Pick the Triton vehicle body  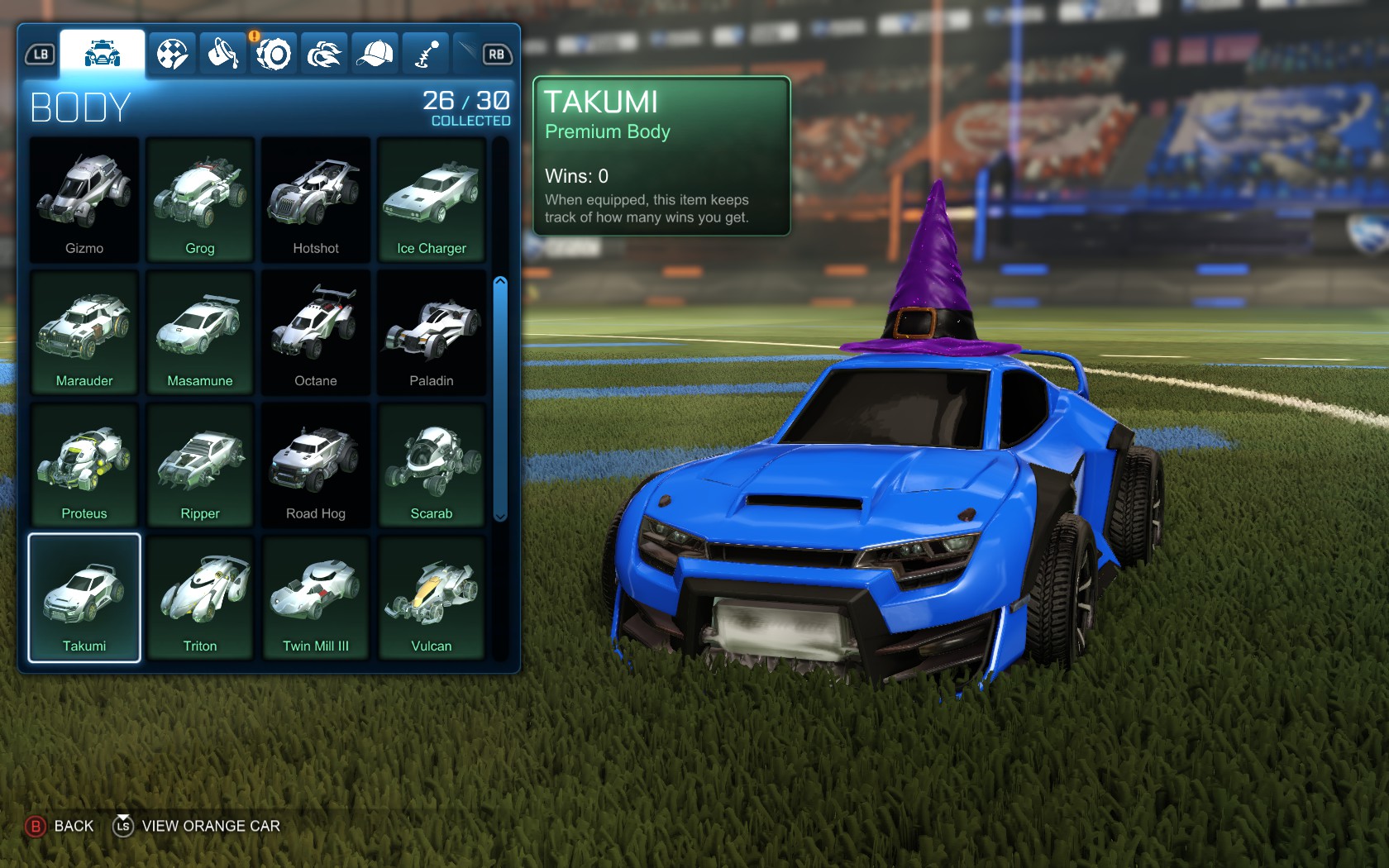point(199,598)
